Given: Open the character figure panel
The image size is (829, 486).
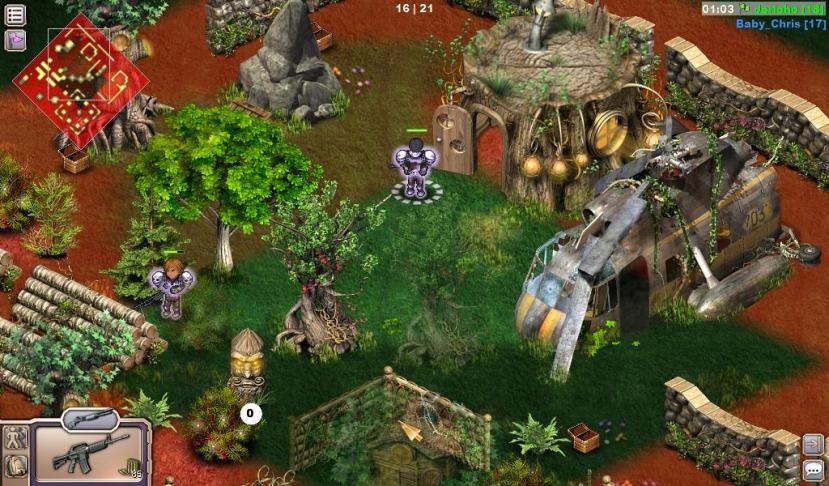Looking at the screenshot, I should coord(15,438).
